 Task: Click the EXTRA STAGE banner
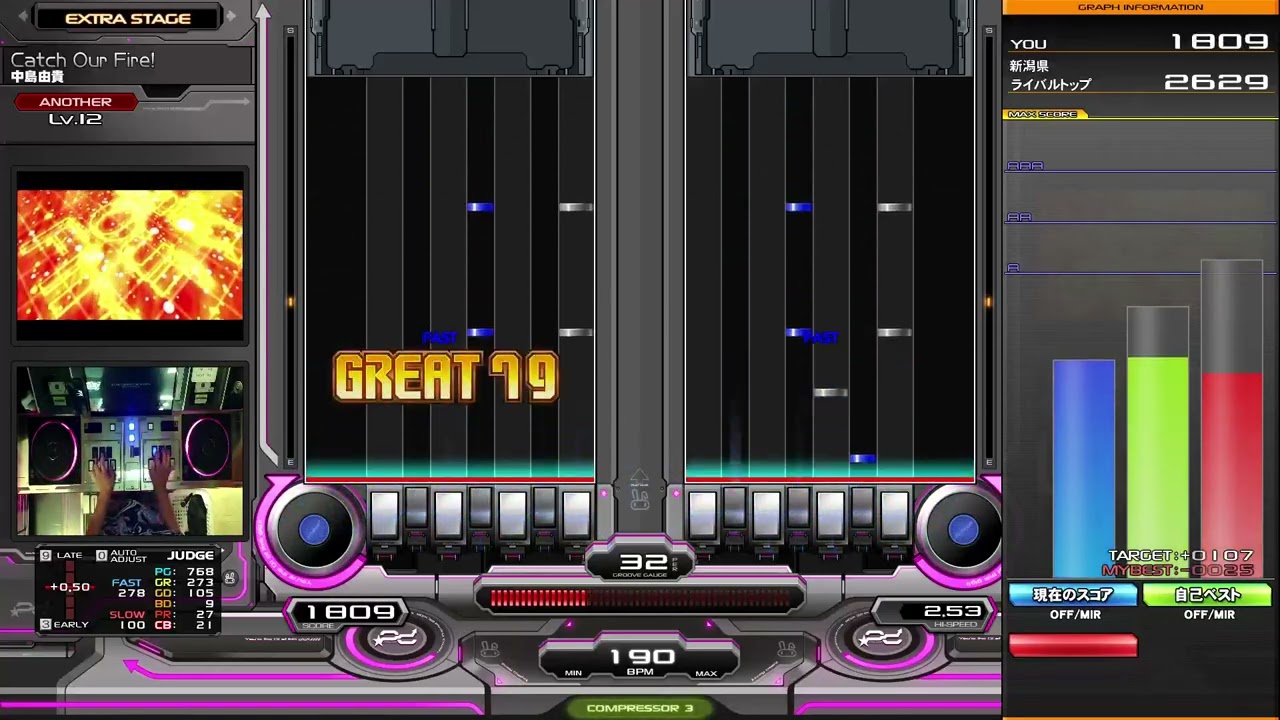point(128,18)
